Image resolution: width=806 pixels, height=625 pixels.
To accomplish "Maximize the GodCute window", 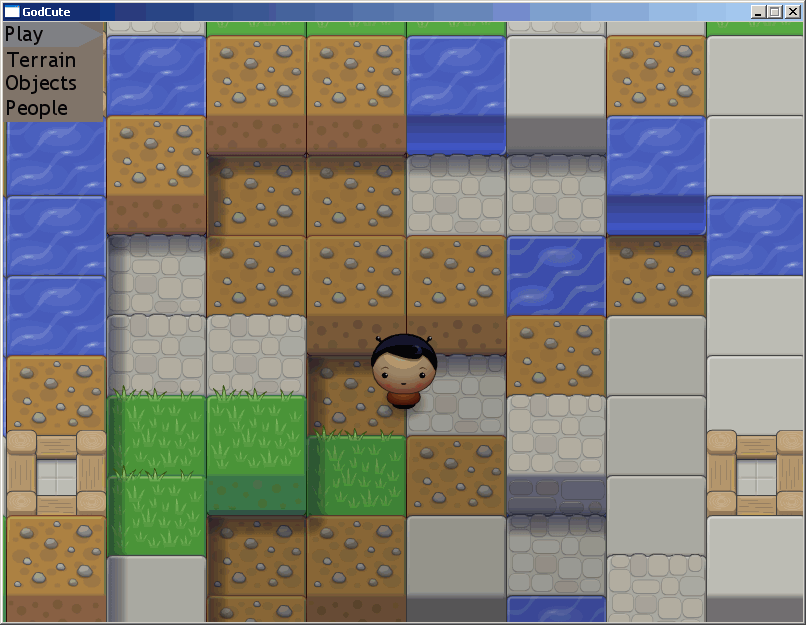I will tap(774, 11).
